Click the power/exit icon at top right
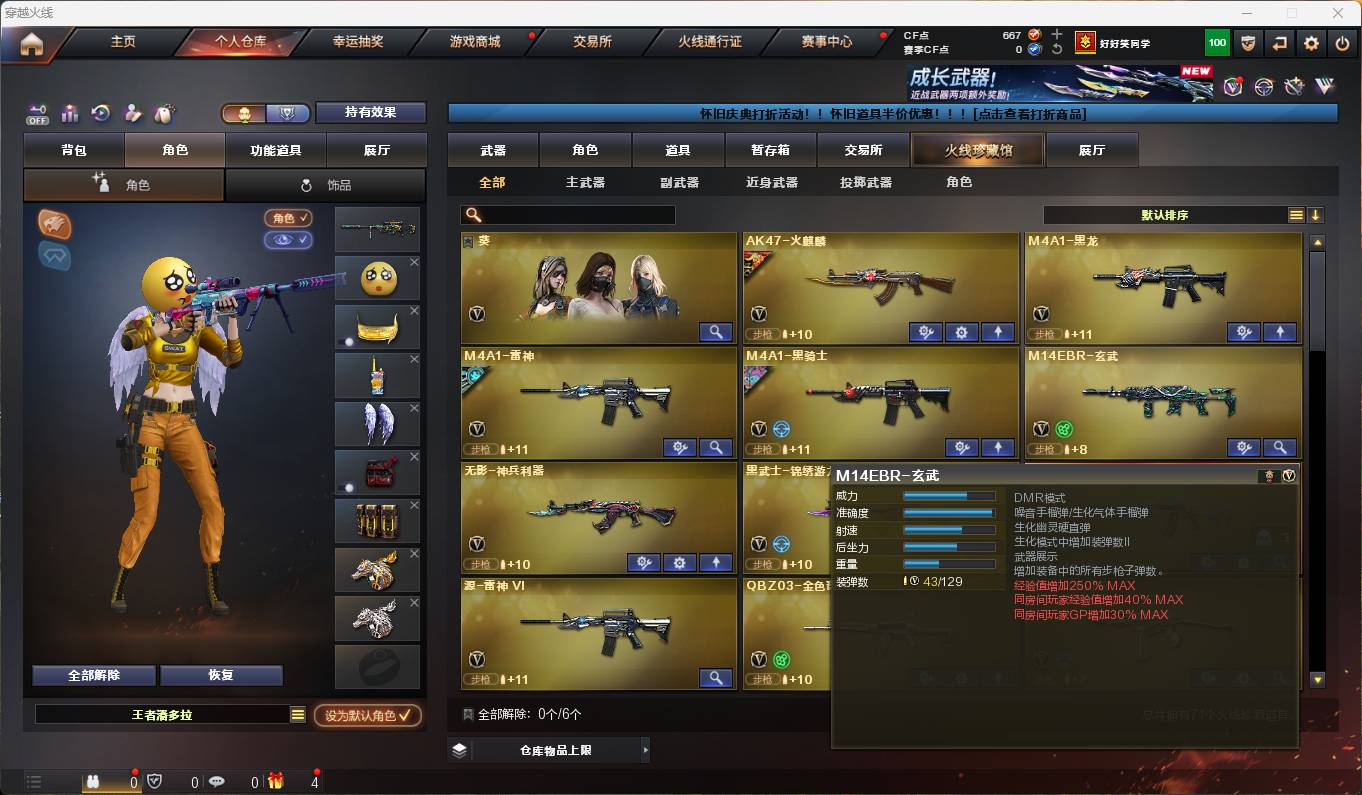 coord(1340,42)
